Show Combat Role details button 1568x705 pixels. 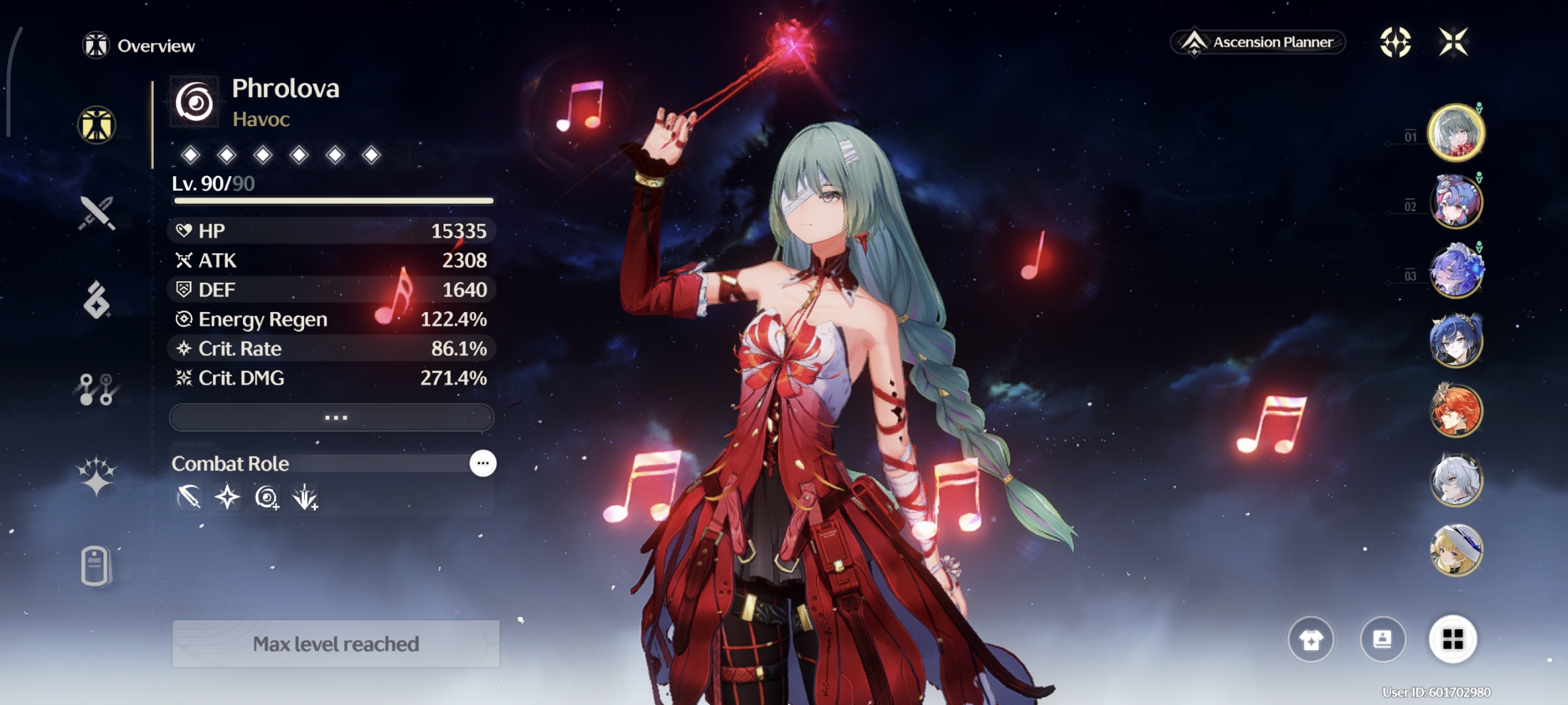483,463
